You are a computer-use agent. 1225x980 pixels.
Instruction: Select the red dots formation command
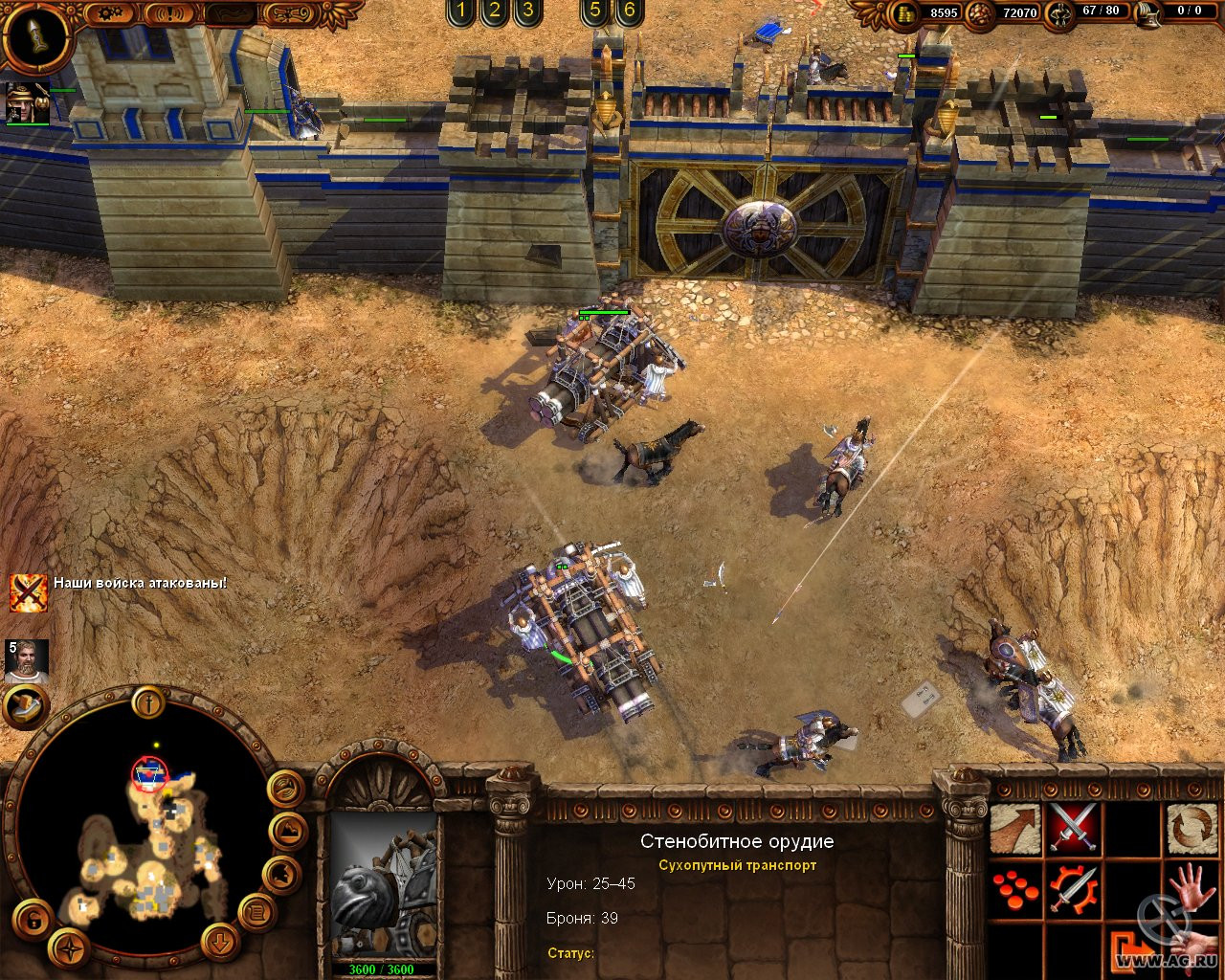[x=1013, y=889]
